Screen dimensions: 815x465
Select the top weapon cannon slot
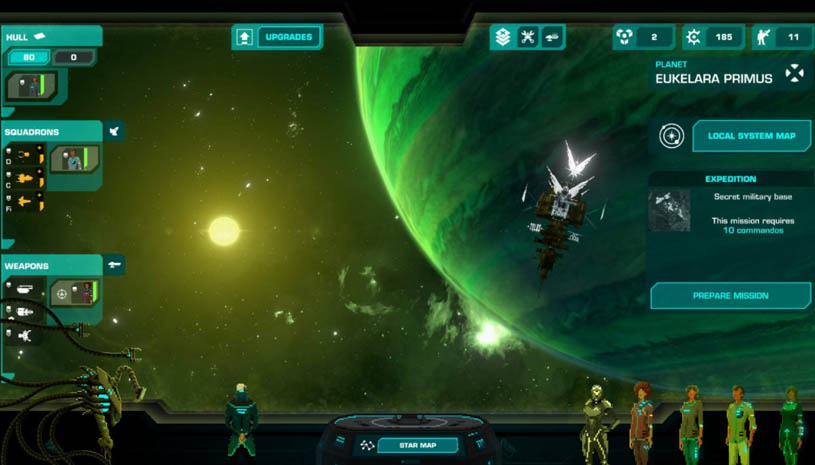pyautogui.click(x=25, y=289)
